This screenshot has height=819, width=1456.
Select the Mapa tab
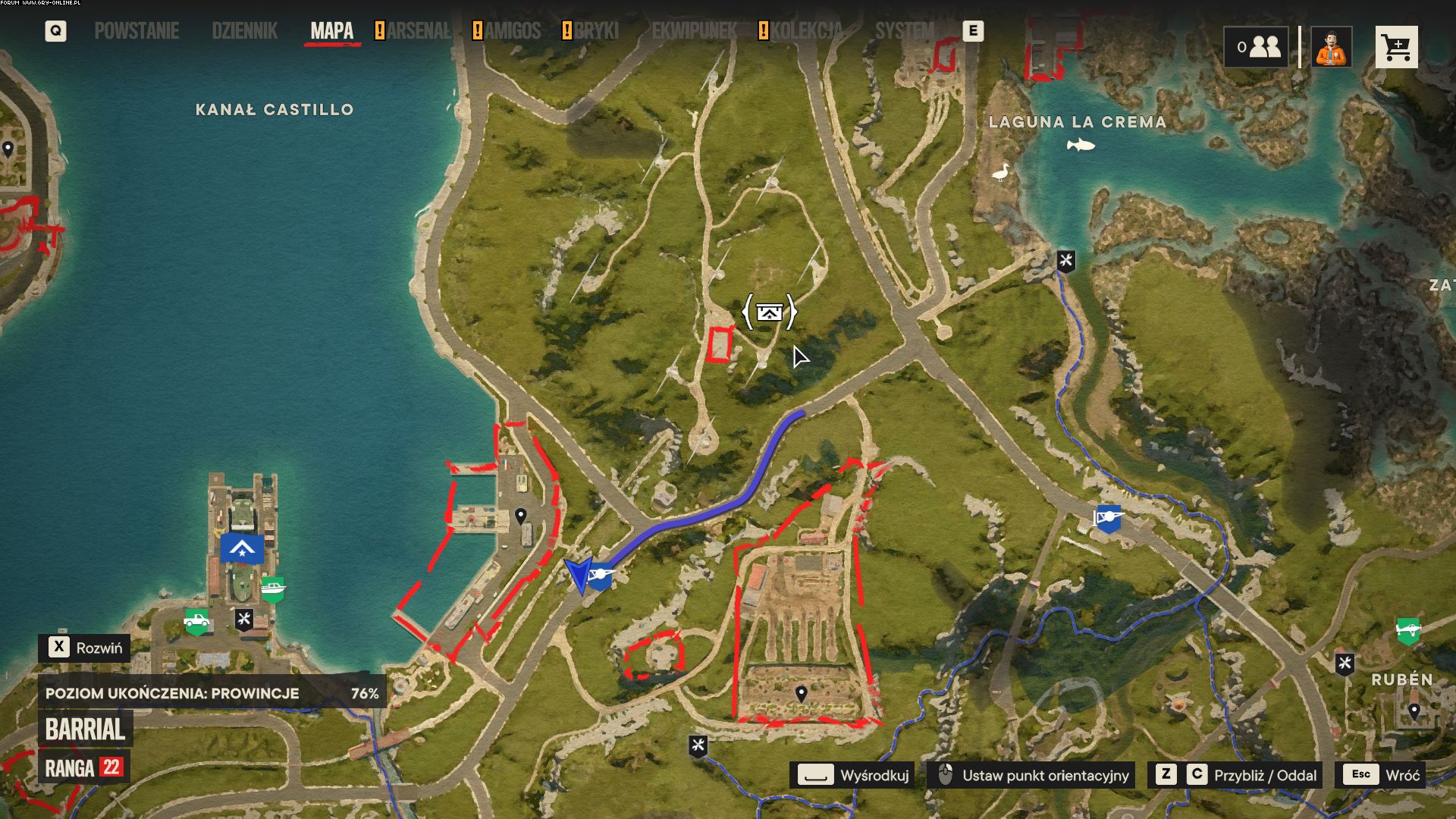tap(331, 31)
